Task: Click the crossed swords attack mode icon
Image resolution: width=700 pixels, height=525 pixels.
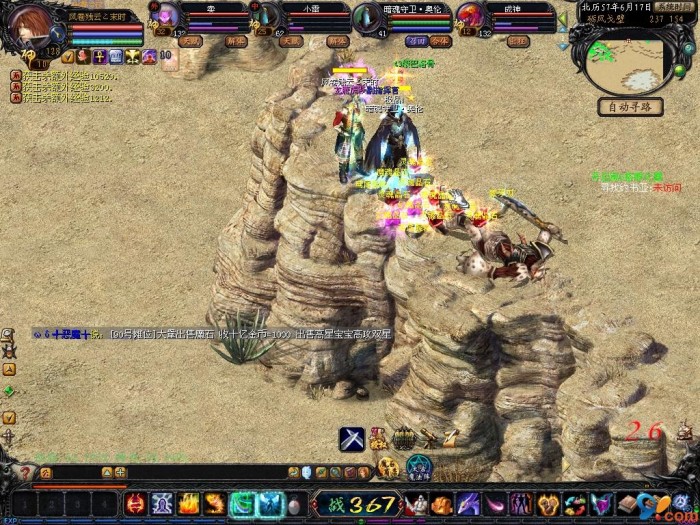Action: (x=351, y=438)
